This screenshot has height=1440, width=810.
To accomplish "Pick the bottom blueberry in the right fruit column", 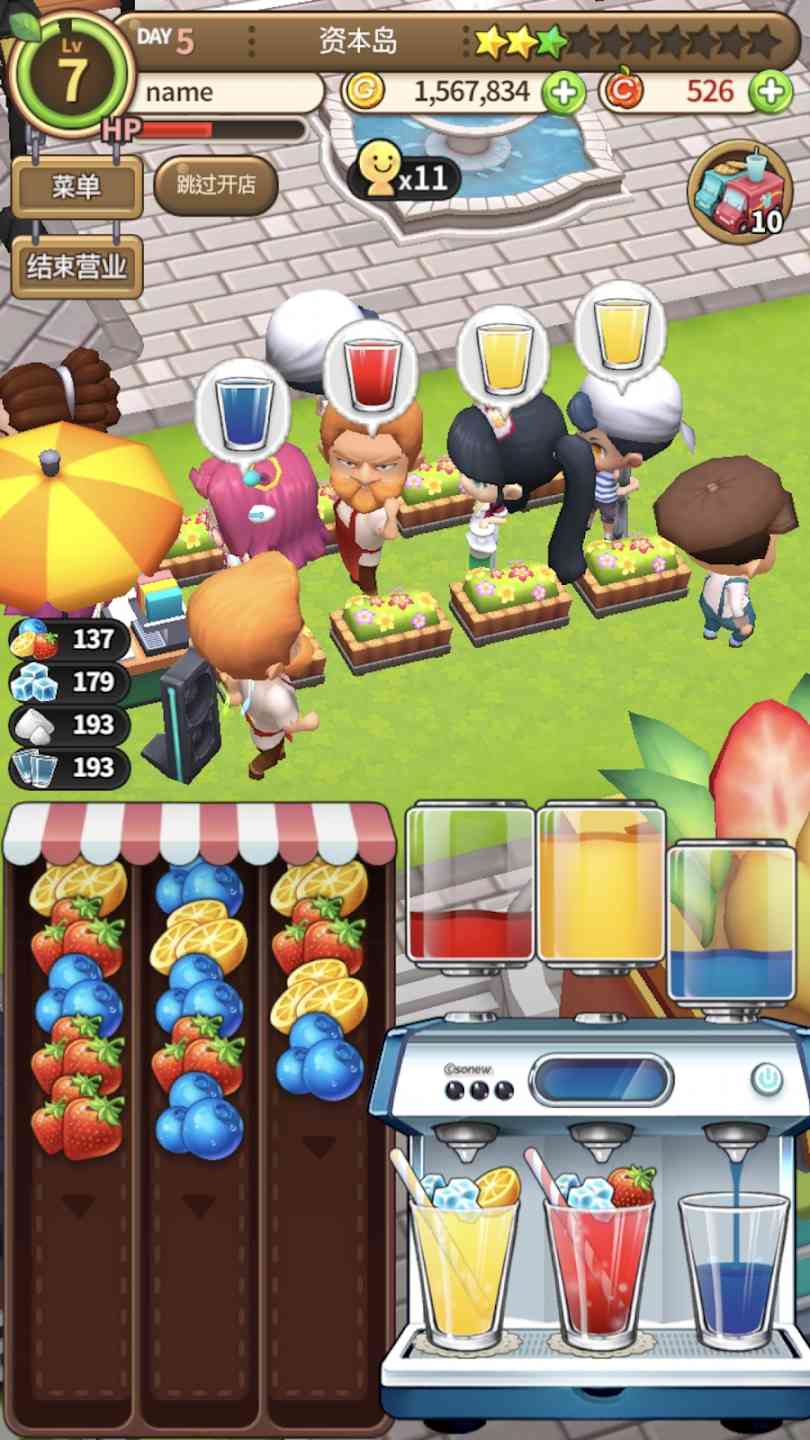I will (x=320, y=1065).
